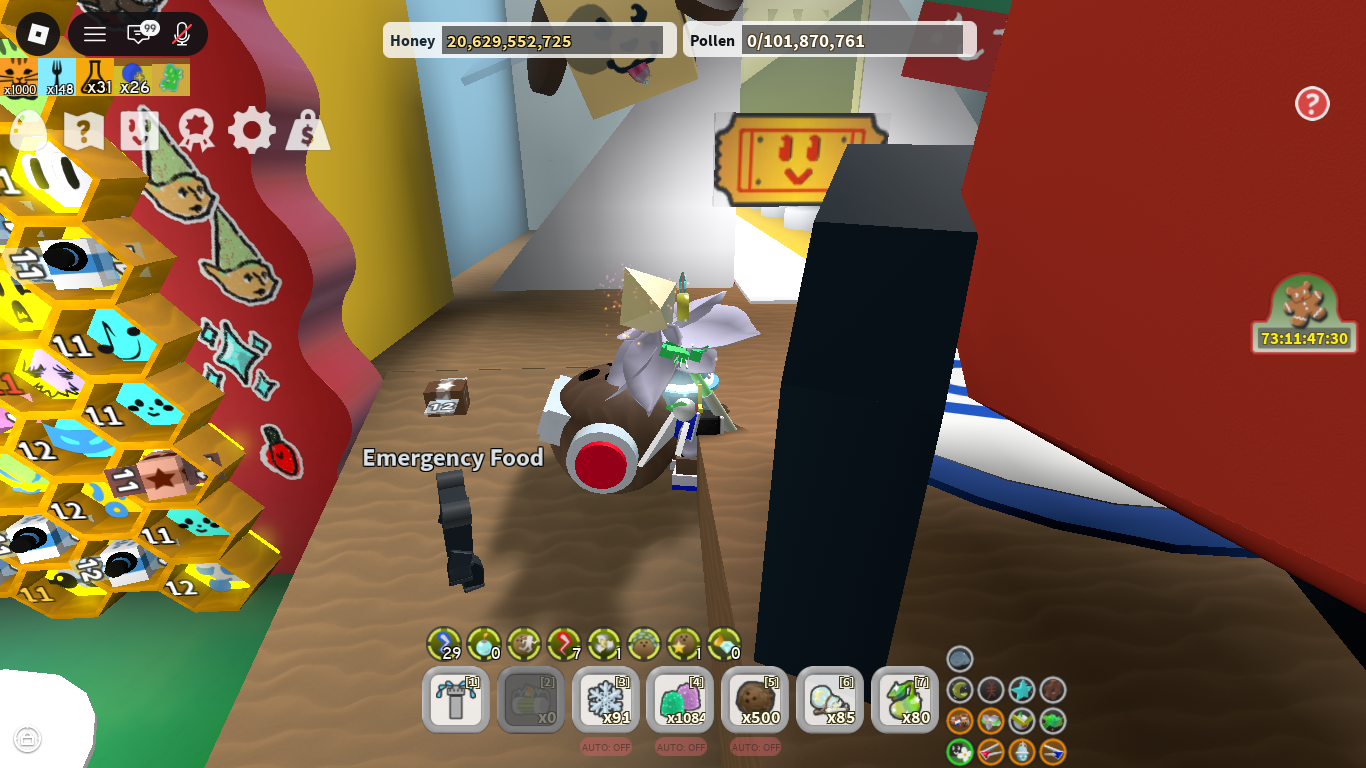Toggle AUTO for the Coconut item
Image resolution: width=1366 pixels, height=768 pixels.
click(755, 746)
